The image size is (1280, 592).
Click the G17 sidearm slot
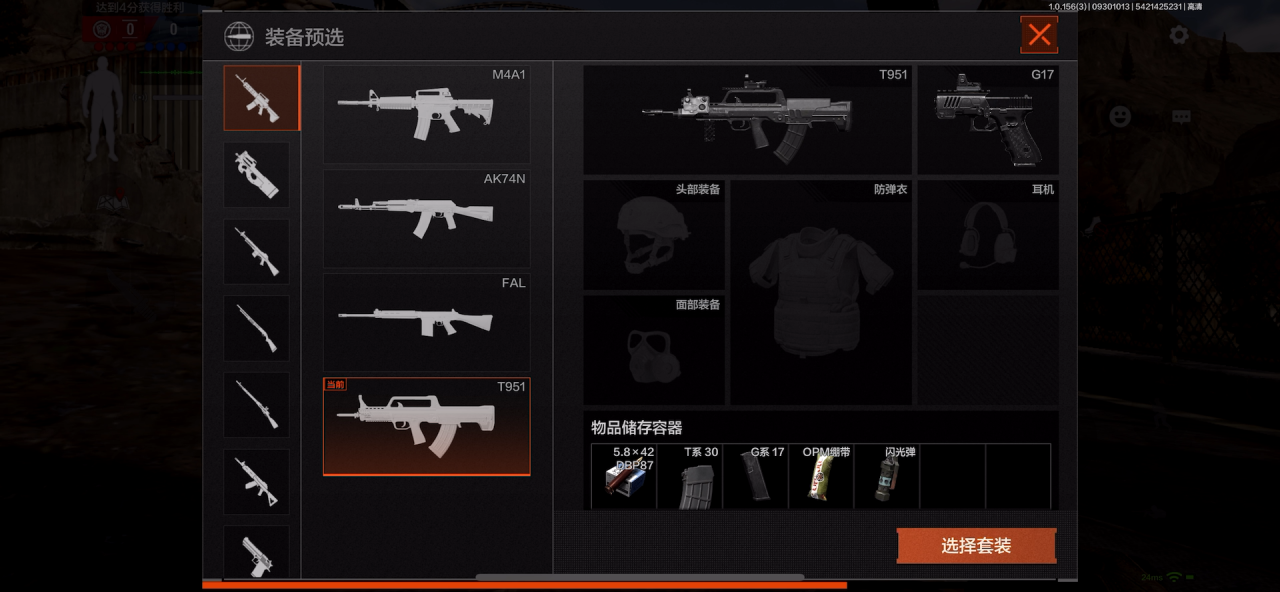coord(987,120)
